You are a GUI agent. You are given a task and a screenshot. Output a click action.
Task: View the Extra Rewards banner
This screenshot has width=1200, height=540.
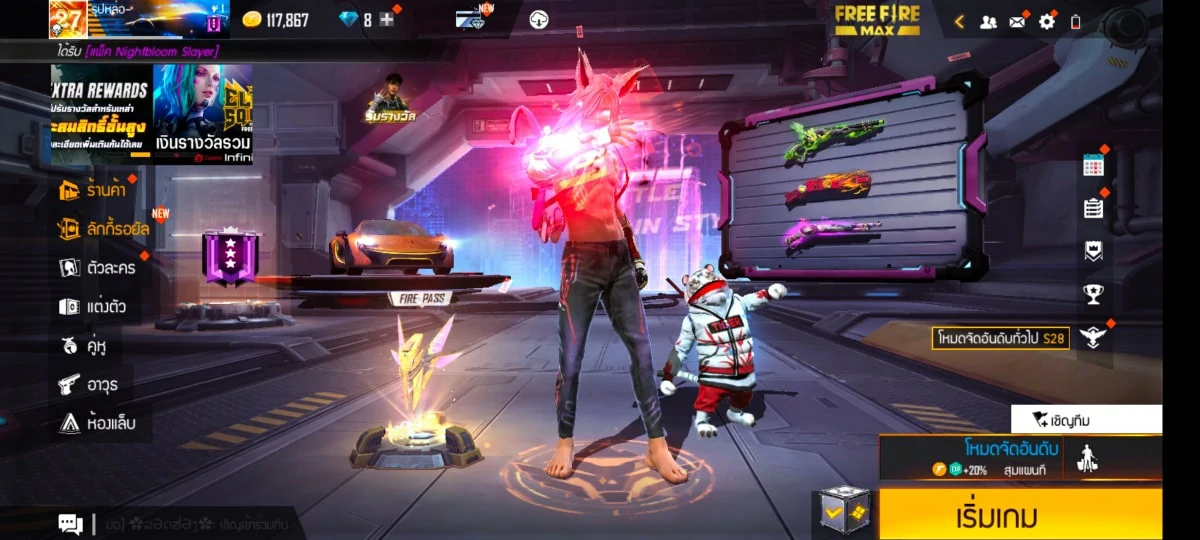(x=101, y=113)
